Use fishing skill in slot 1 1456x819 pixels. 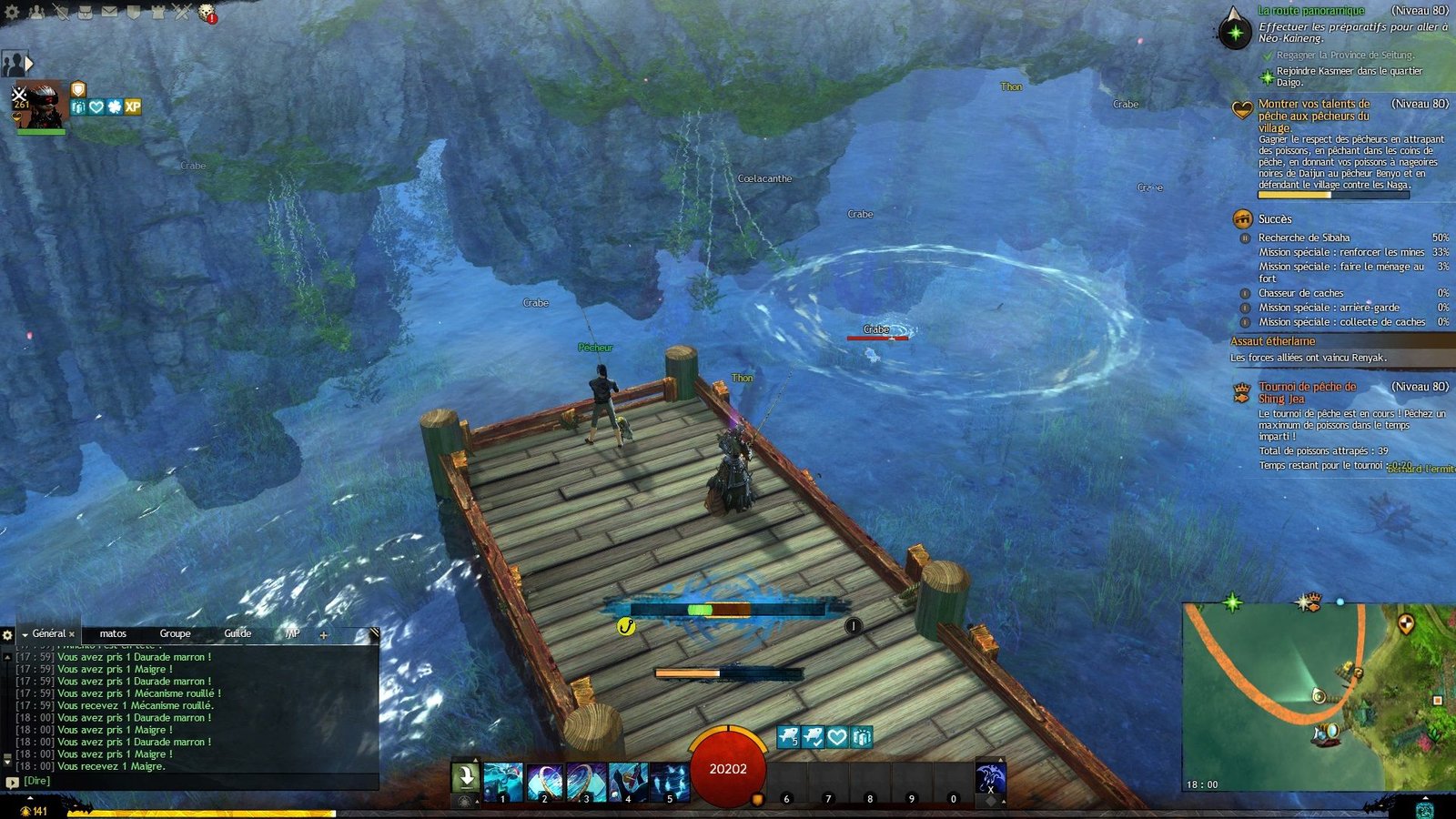[503, 782]
